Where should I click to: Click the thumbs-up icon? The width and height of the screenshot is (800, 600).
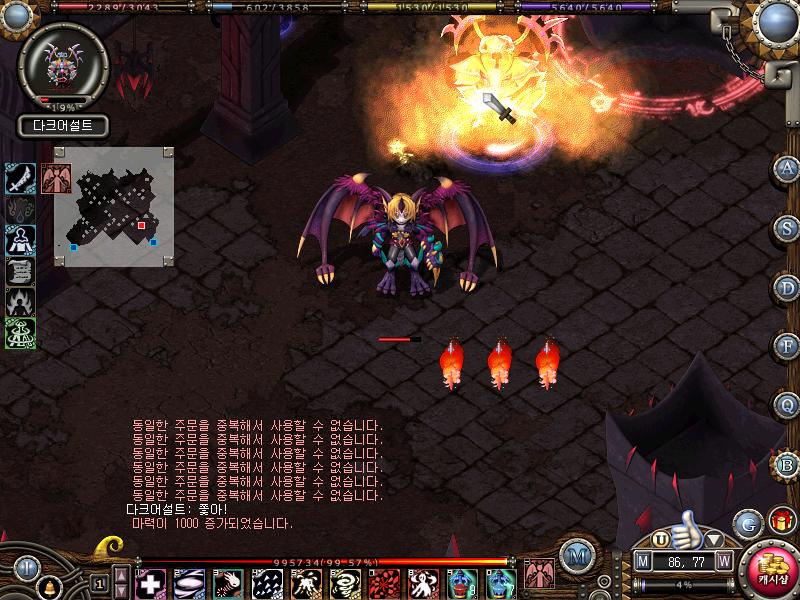click(x=687, y=530)
